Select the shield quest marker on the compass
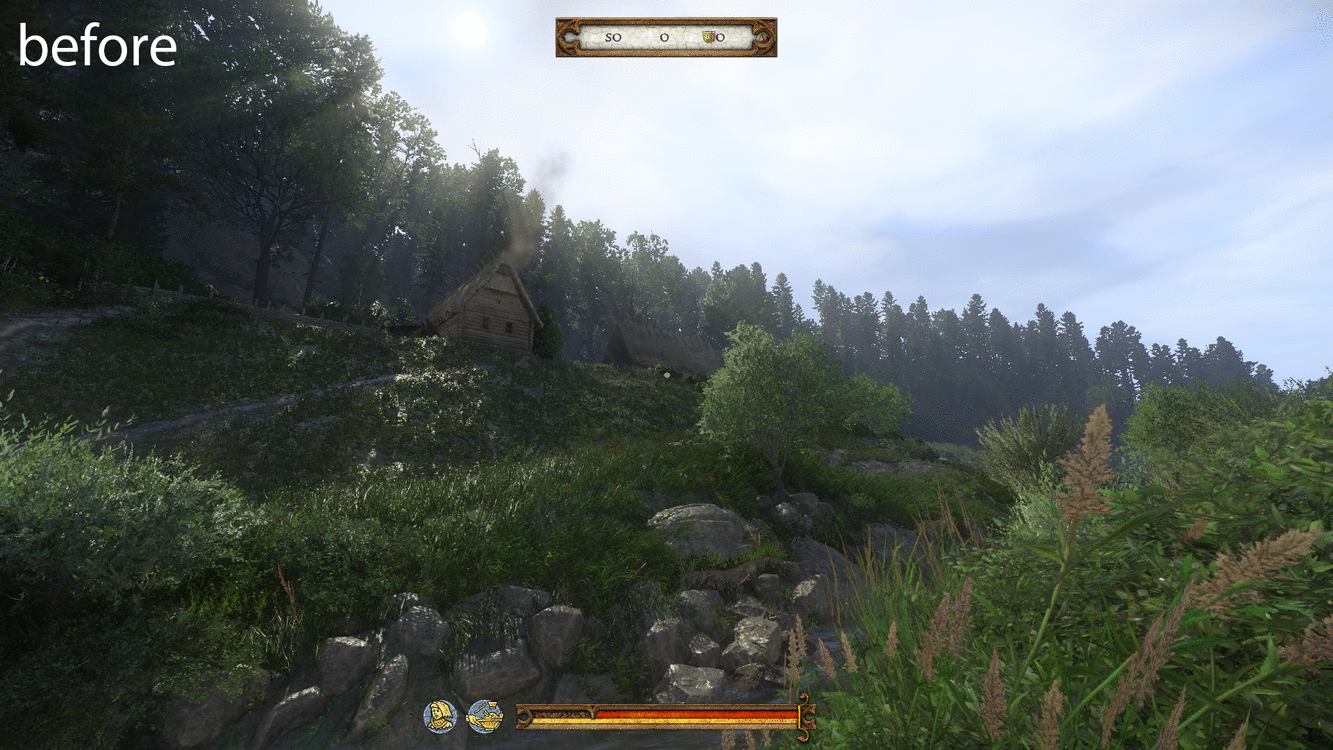Screen dimensions: 1333x750 710,37
